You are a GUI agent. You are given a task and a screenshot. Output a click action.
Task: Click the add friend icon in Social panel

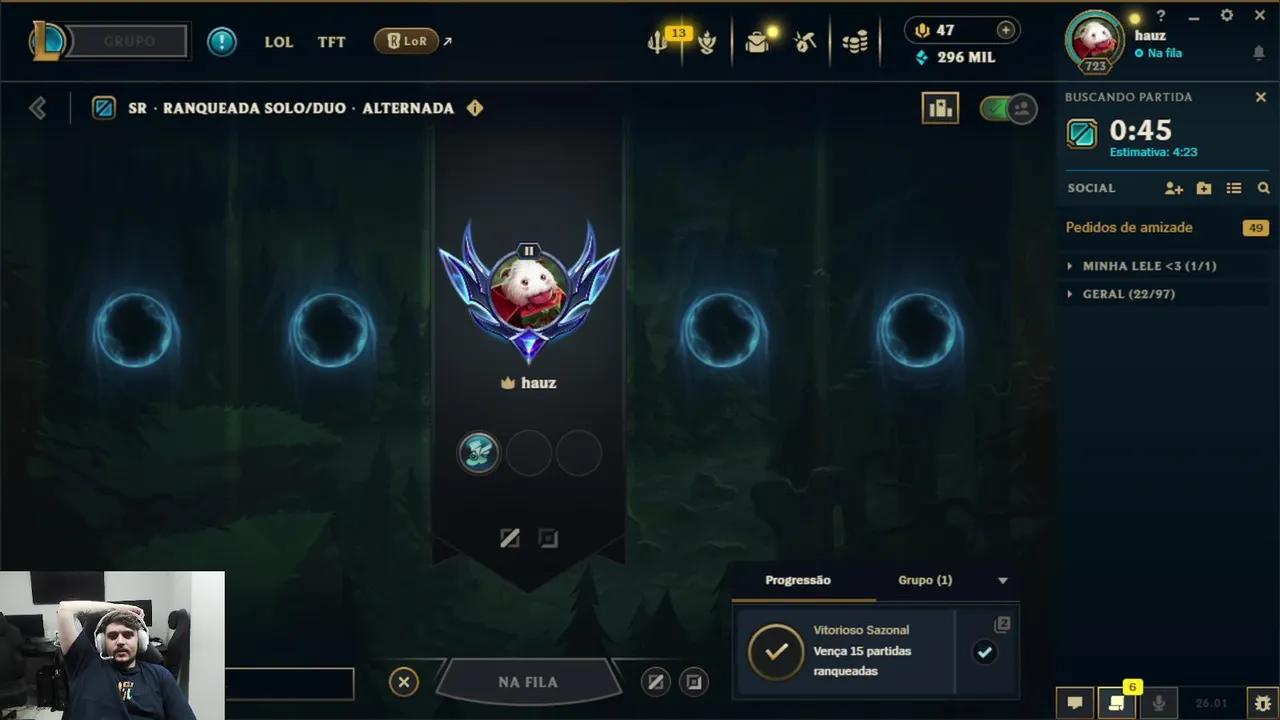point(1173,188)
